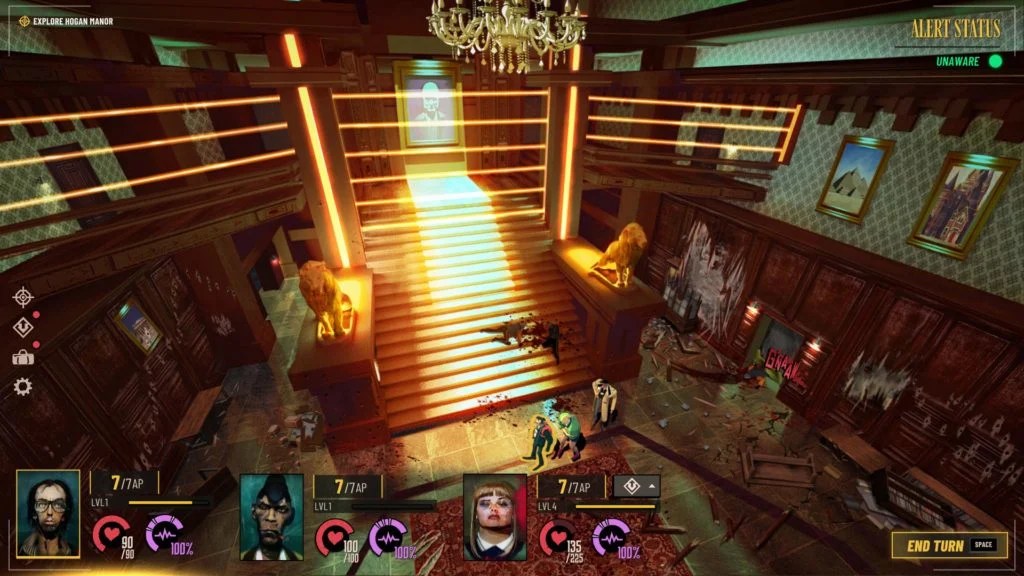Open the gear settings menu
Viewport: 1024px width, 576px height.
(x=22, y=387)
